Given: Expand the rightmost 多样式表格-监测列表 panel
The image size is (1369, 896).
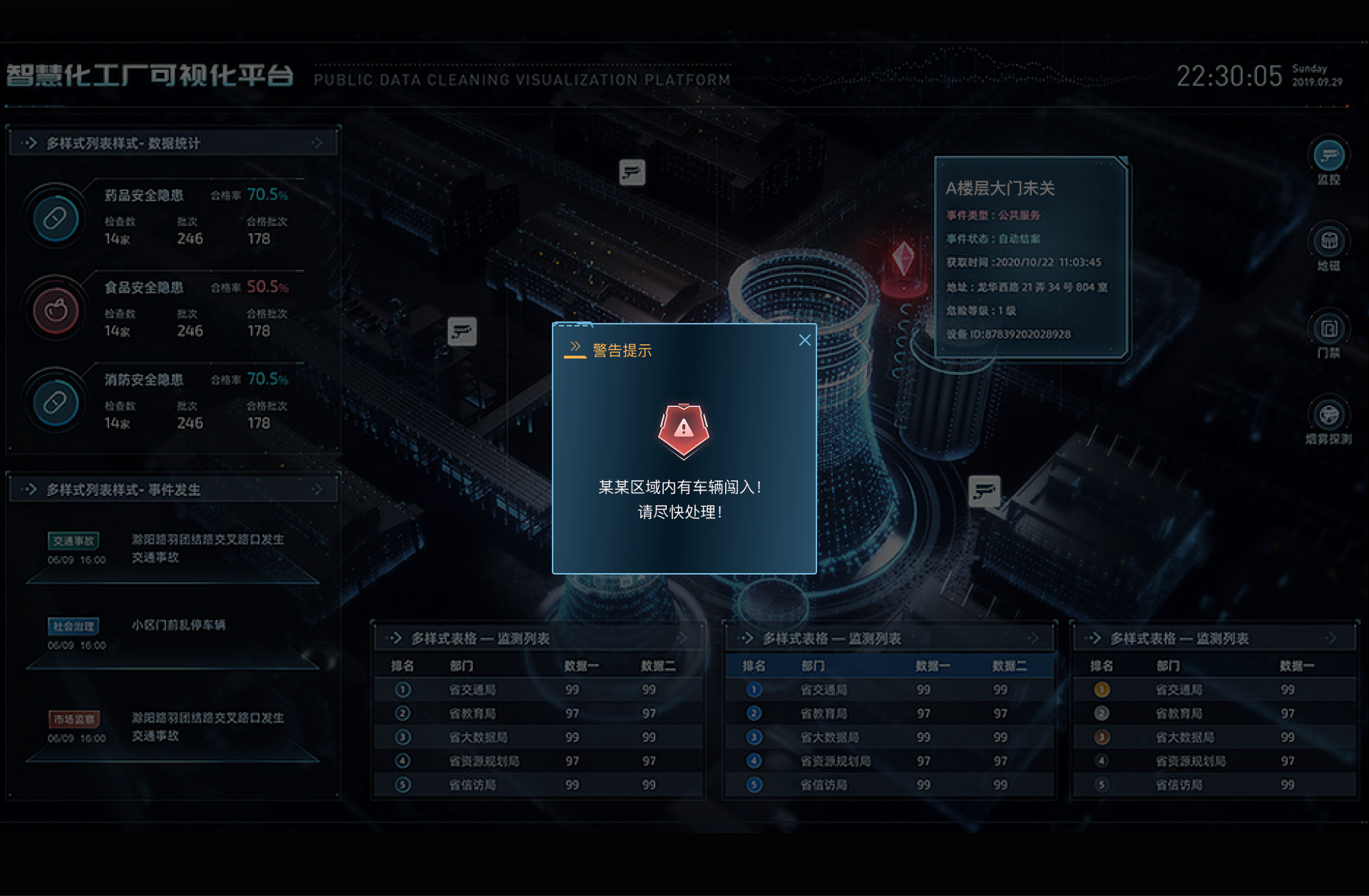Looking at the screenshot, I should (x=1332, y=639).
